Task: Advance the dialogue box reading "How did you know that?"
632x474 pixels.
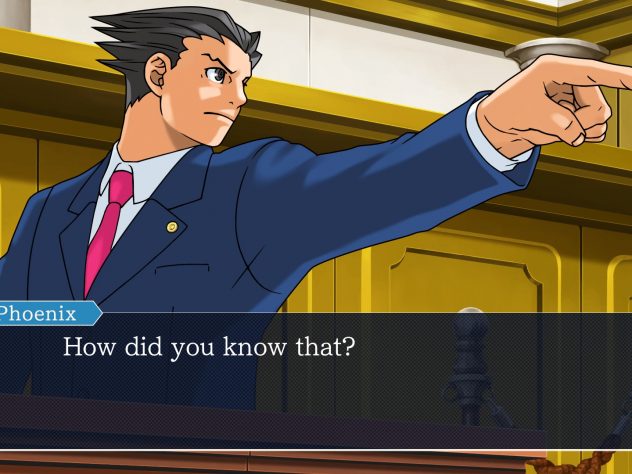Action: pyautogui.click(x=316, y=372)
